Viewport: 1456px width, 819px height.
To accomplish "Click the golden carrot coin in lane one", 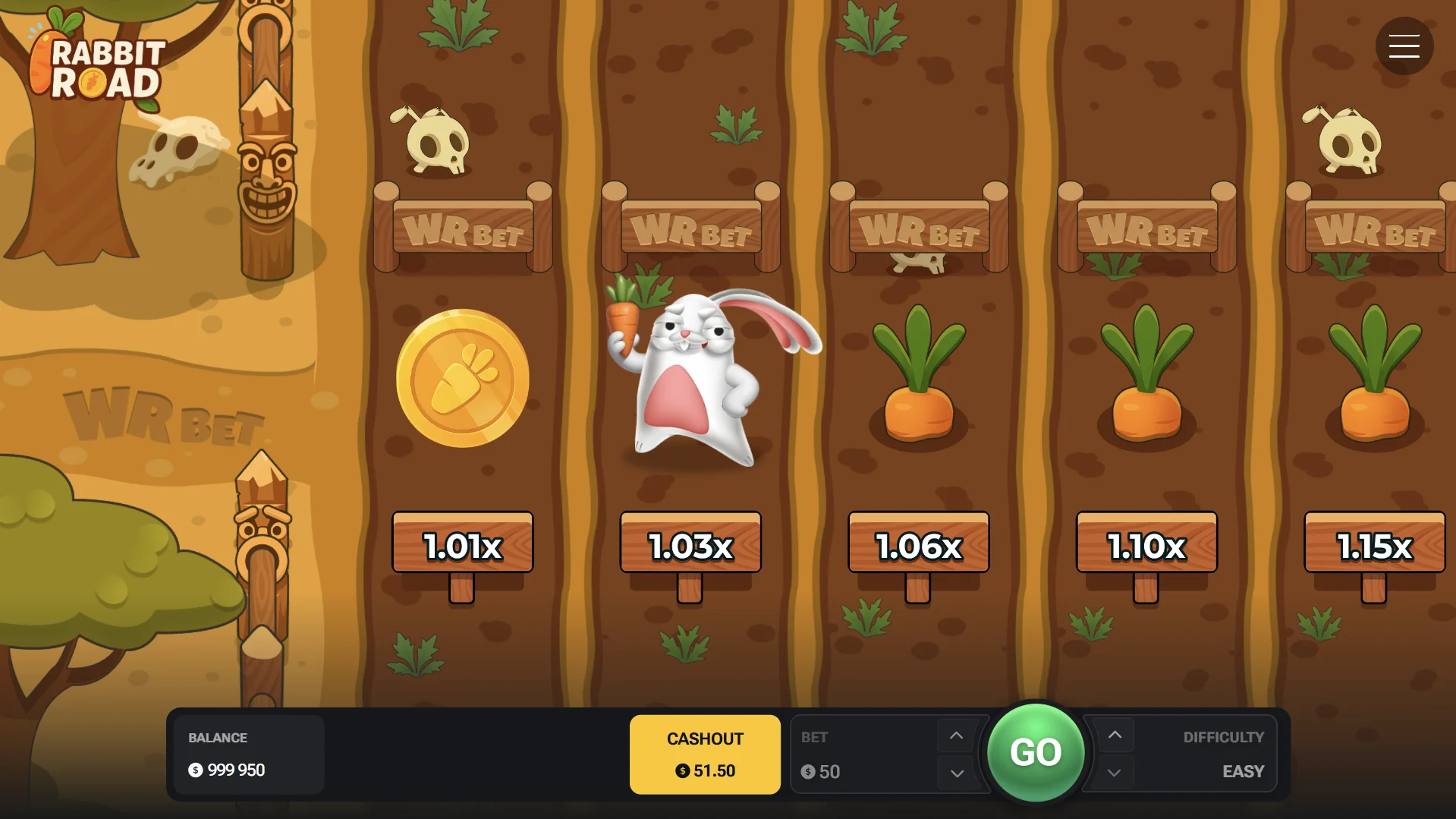I will pyautogui.click(x=461, y=378).
